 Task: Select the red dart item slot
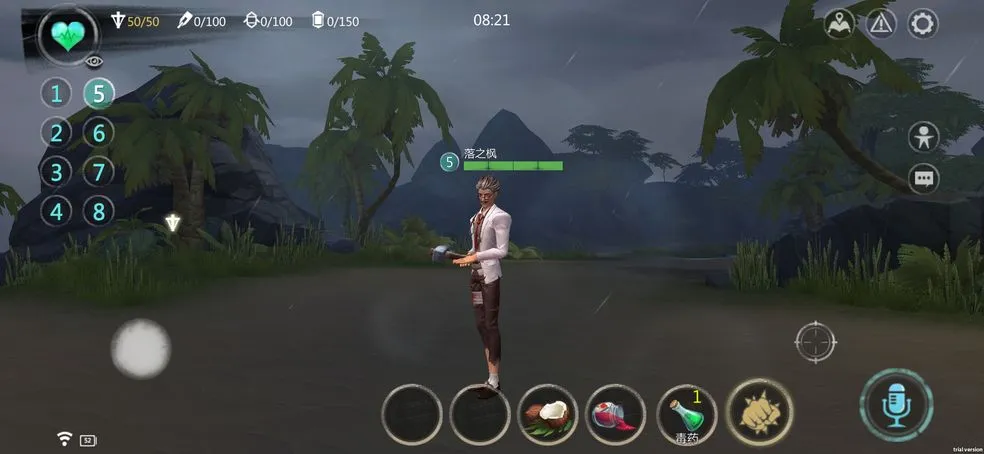click(x=616, y=414)
